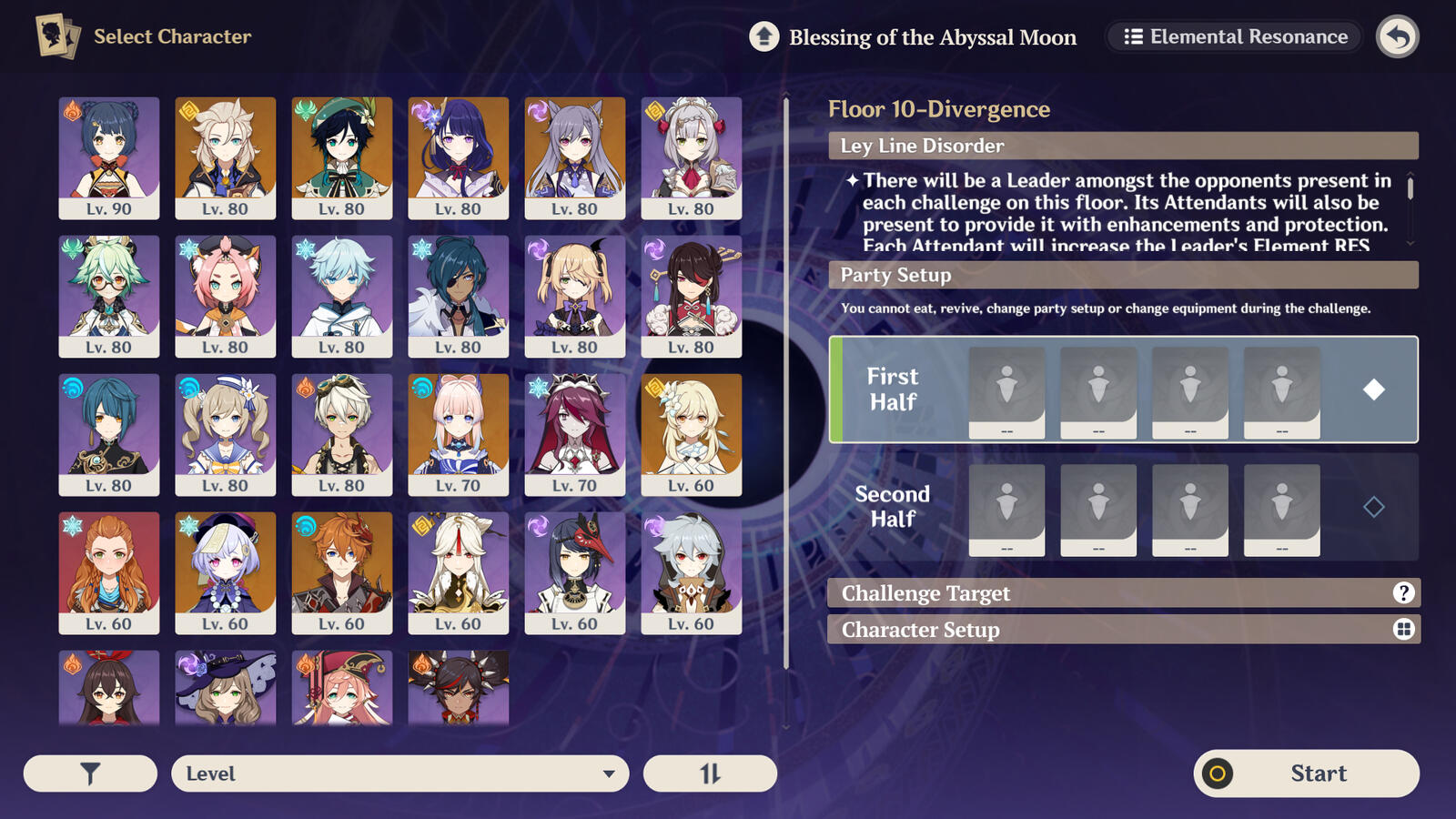Open the character filter options icon
1456x819 pixels.
click(x=88, y=773)
